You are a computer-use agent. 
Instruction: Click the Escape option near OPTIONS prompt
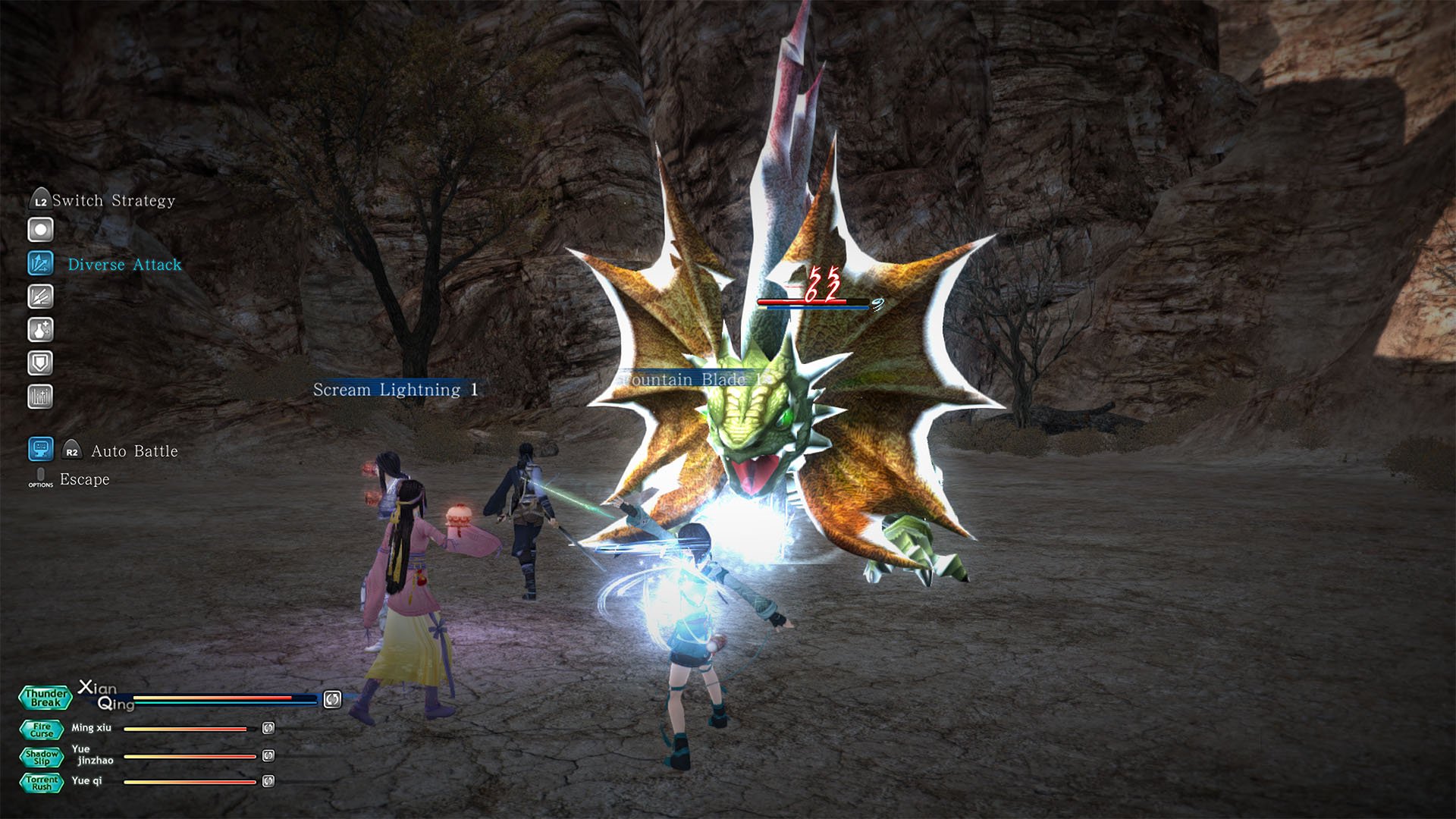[83, 479]
